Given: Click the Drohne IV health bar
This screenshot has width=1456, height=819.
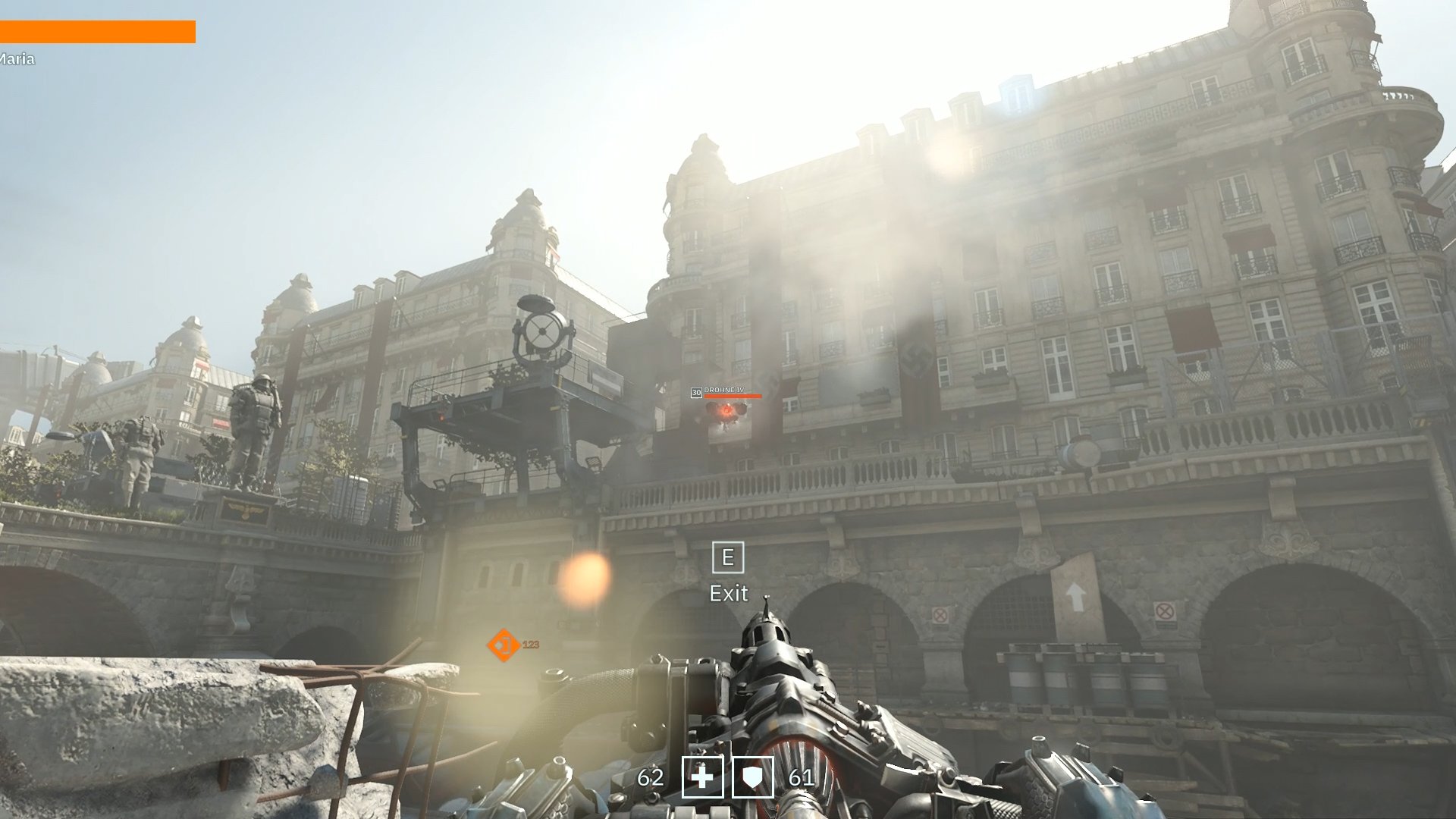Looking at the screenshot, I should pos(733,396).
